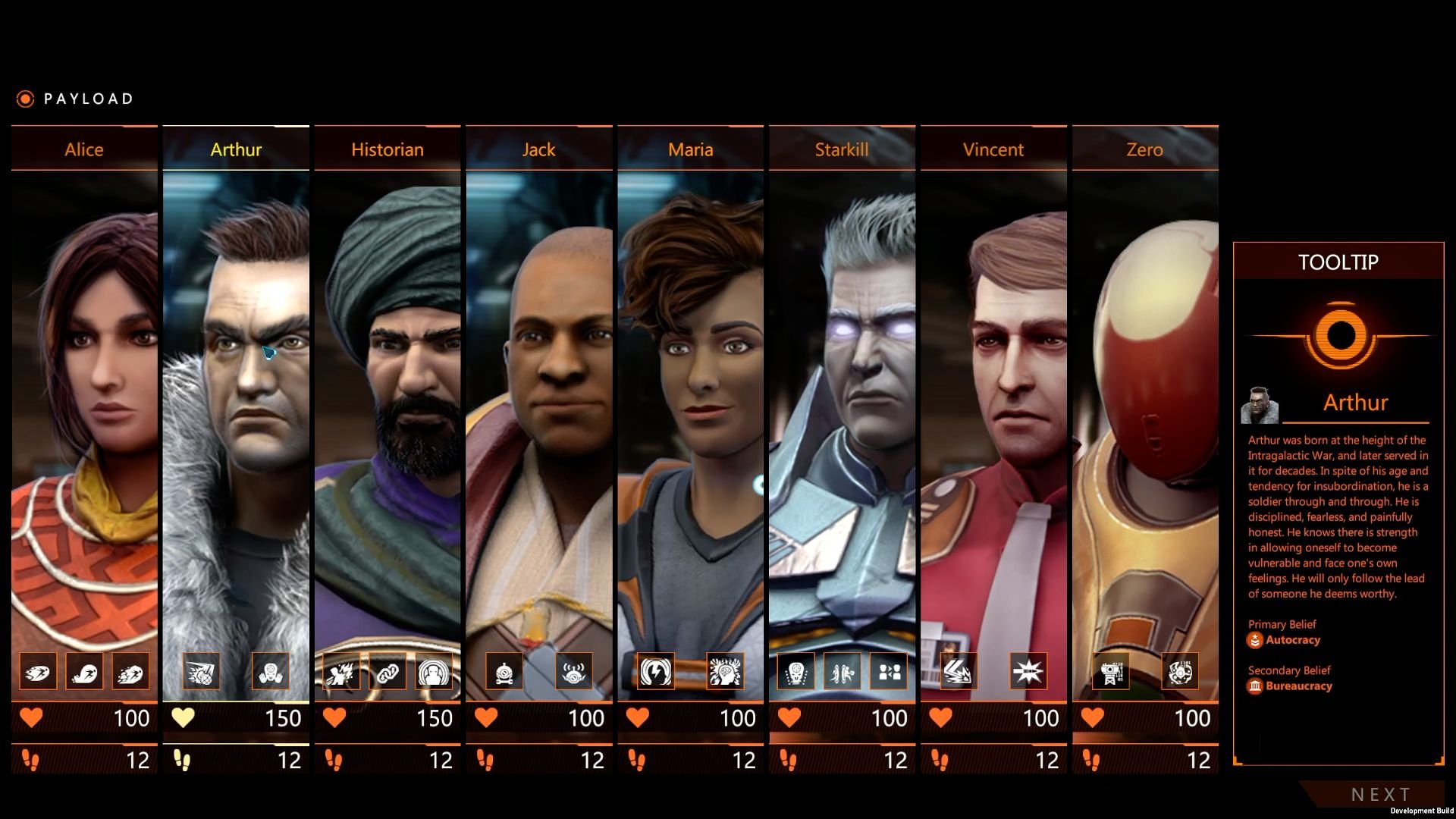Image resolution: width=1456 pixels, height=819 pixels.
Task: Inspect Historian's chain link ability icon
Action: [x=388, y=672]
